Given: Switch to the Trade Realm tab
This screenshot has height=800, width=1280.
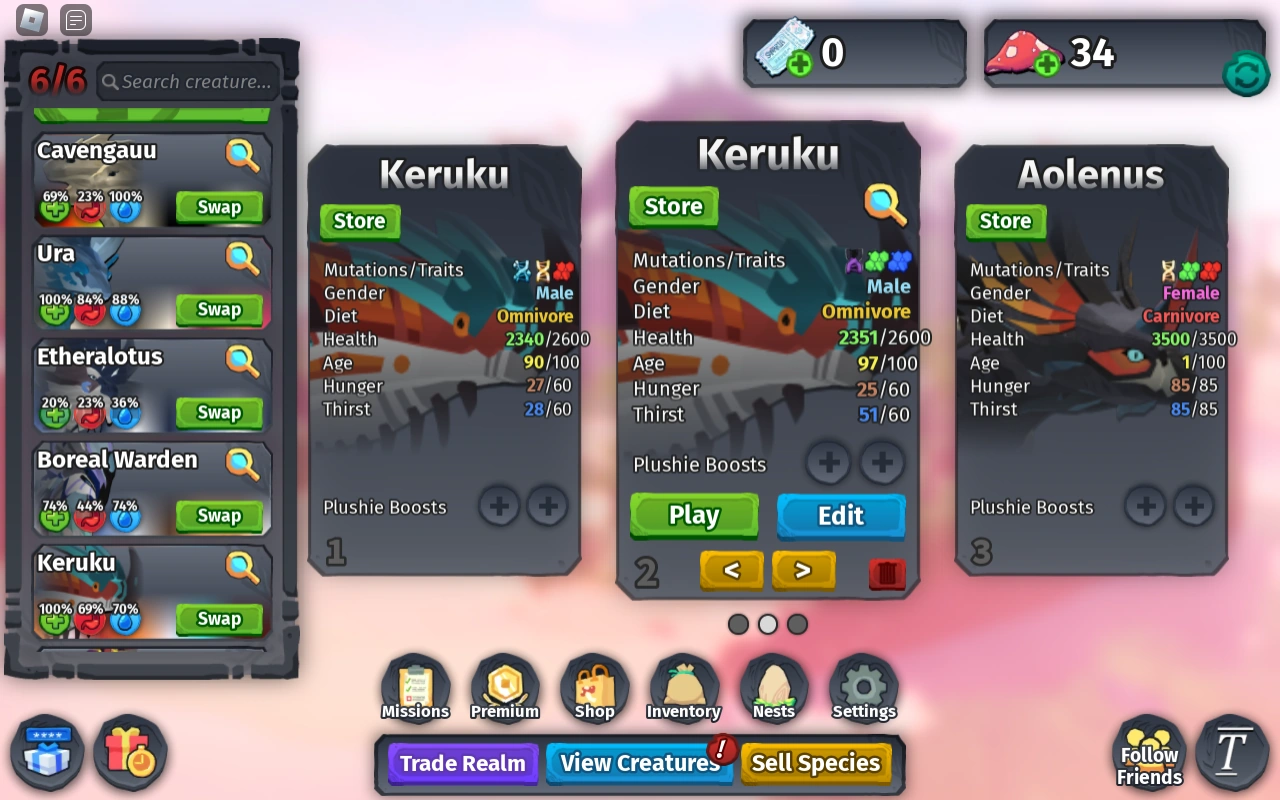Looking at the screenshot, I should coord(462,763).
